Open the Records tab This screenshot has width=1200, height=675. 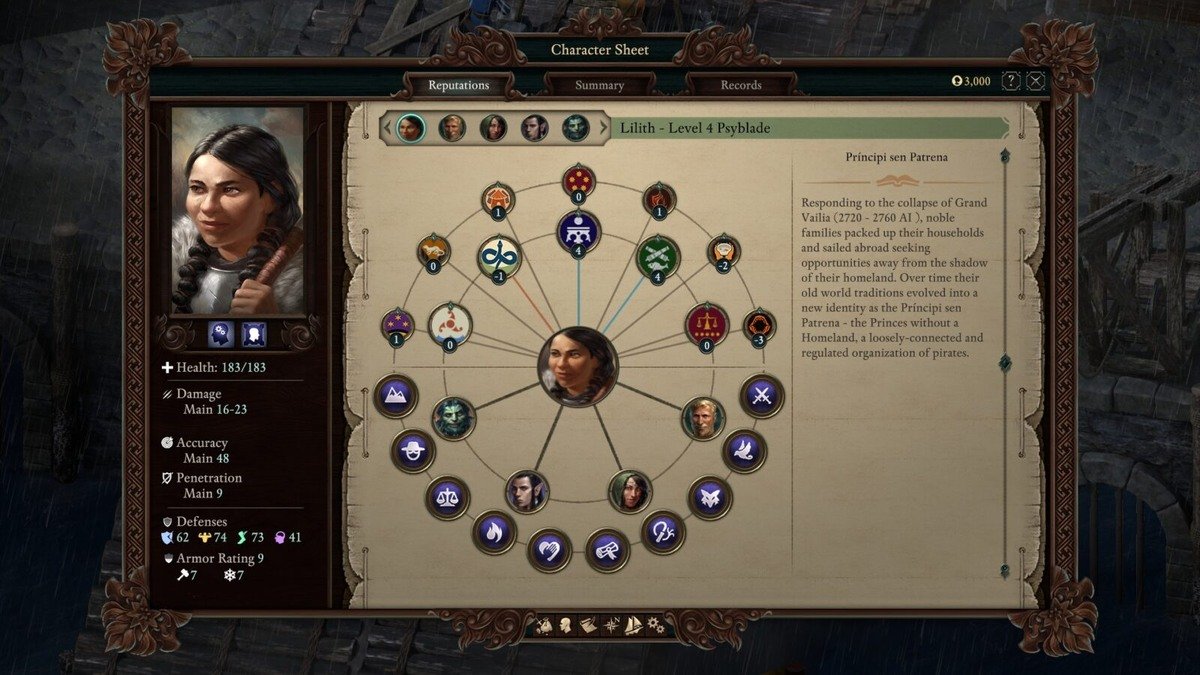click(740, 85)
